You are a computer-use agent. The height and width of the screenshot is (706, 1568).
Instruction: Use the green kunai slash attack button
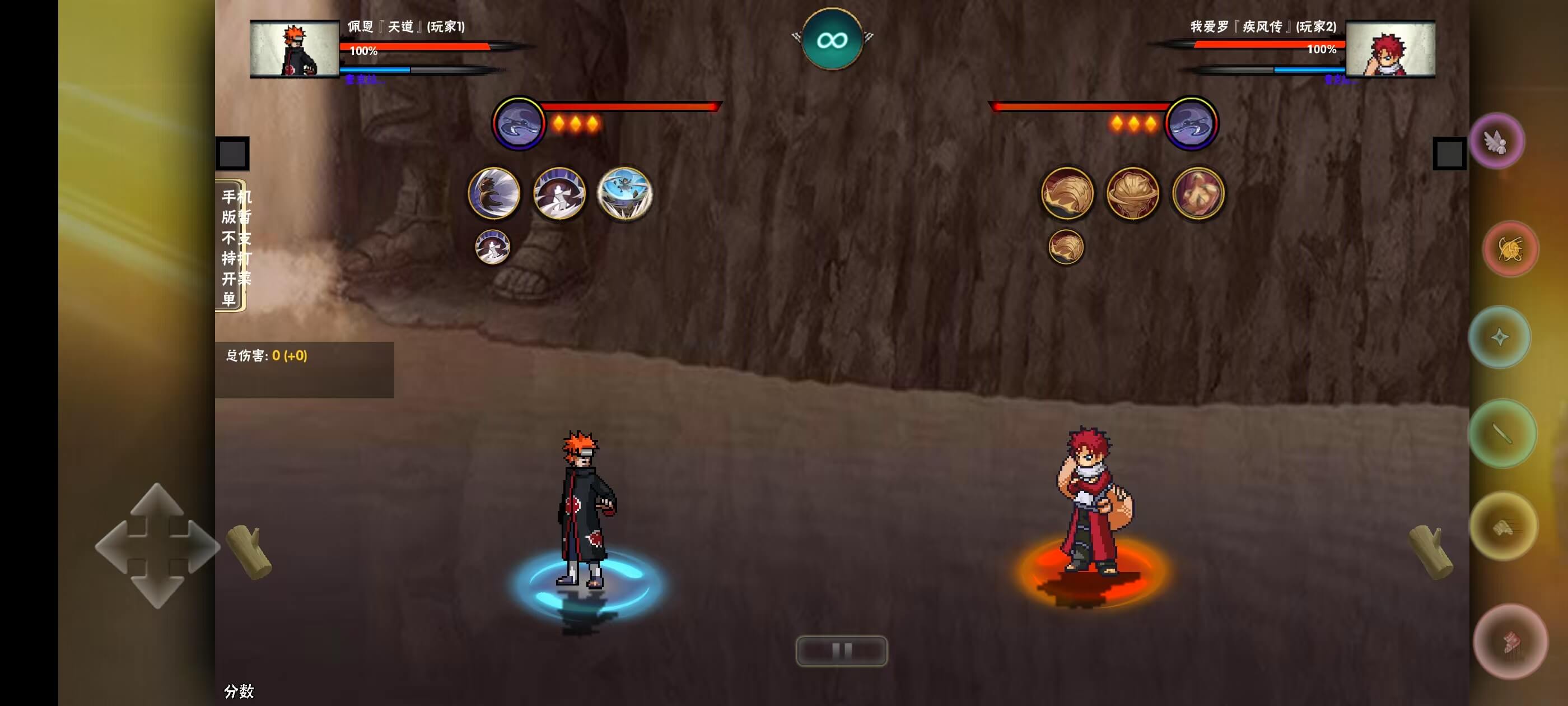point(1502,433)
